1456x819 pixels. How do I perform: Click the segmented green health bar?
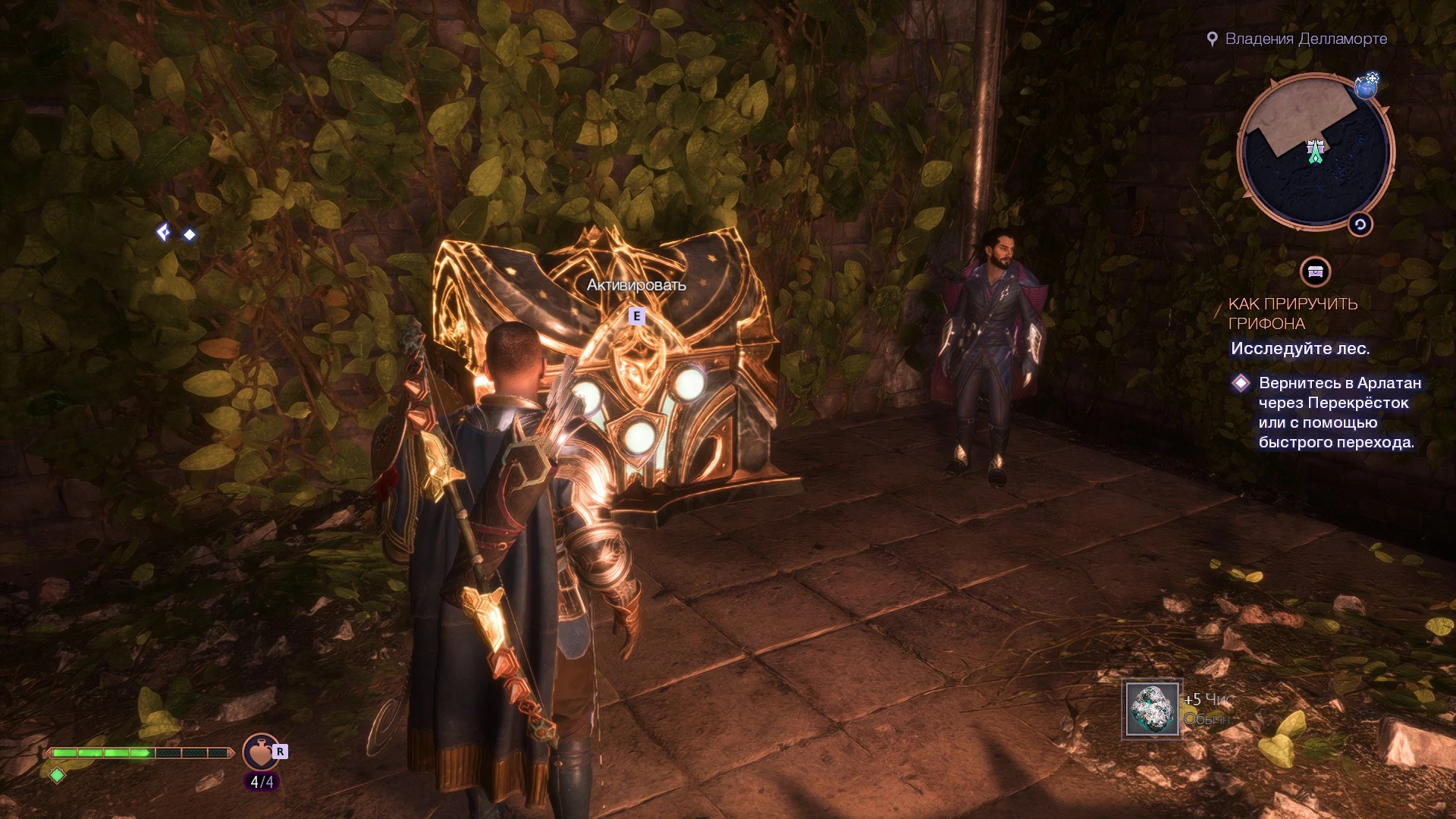(x=140, y=754)
